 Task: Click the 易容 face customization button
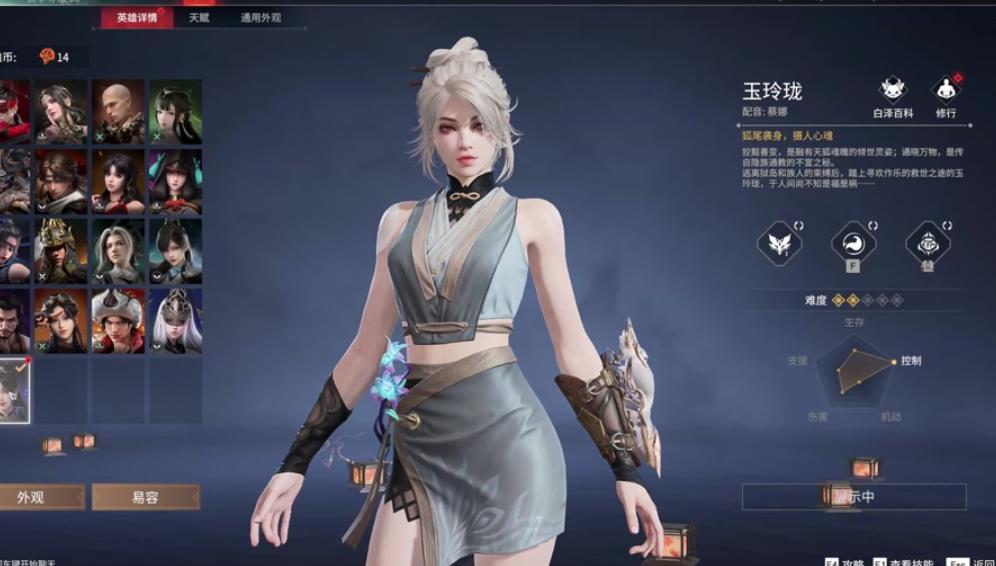click(146, 497)
